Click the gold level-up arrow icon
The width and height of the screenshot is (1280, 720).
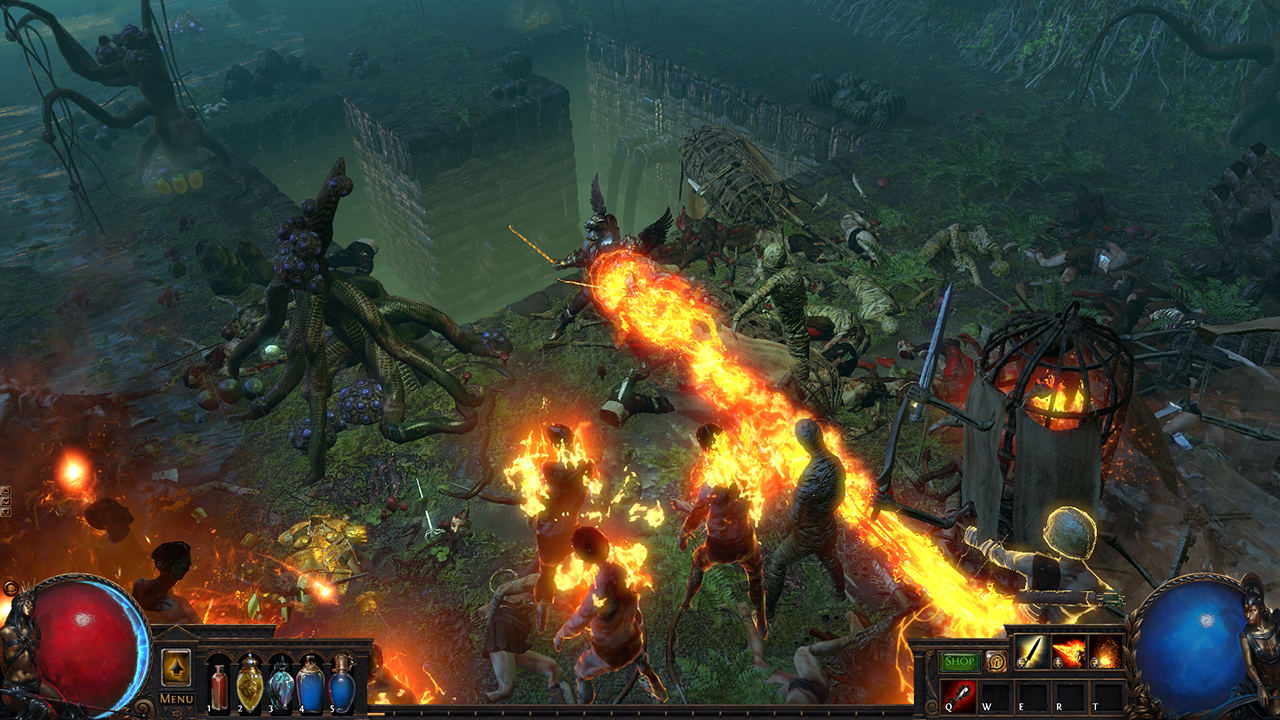click(176, 666)
